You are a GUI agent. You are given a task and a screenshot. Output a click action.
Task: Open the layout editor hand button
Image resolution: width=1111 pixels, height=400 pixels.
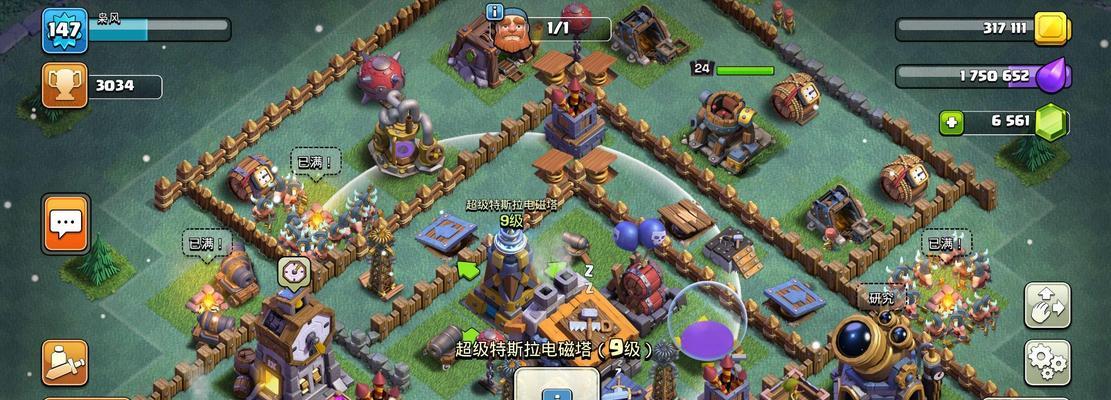(1047, 305)
